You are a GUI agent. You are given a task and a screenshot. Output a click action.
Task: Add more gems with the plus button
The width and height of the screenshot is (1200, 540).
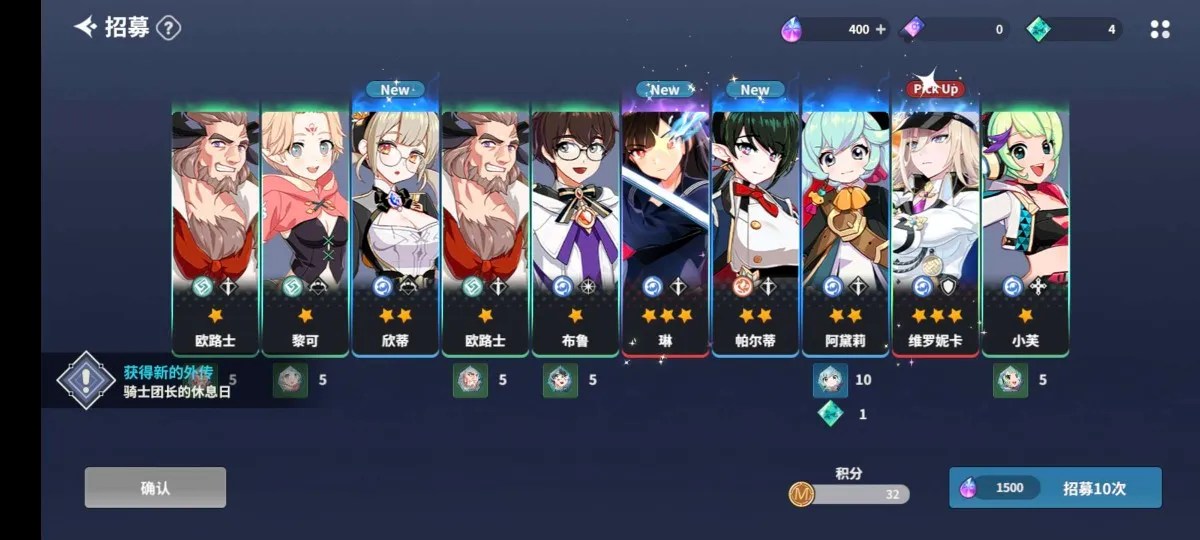[x=881, y=29]
